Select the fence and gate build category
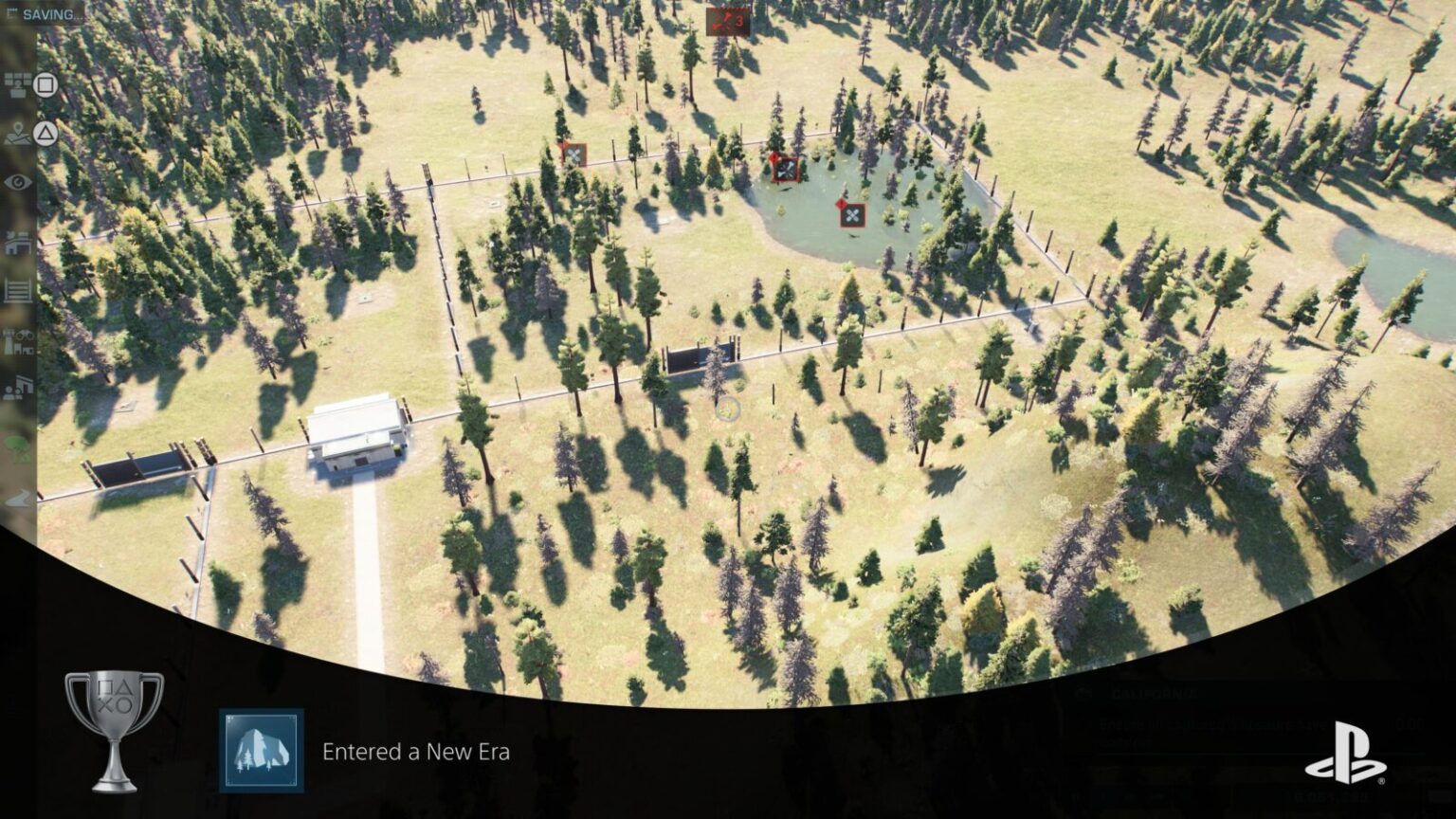Screen dimensions: 1456x819 click(18, 291)
